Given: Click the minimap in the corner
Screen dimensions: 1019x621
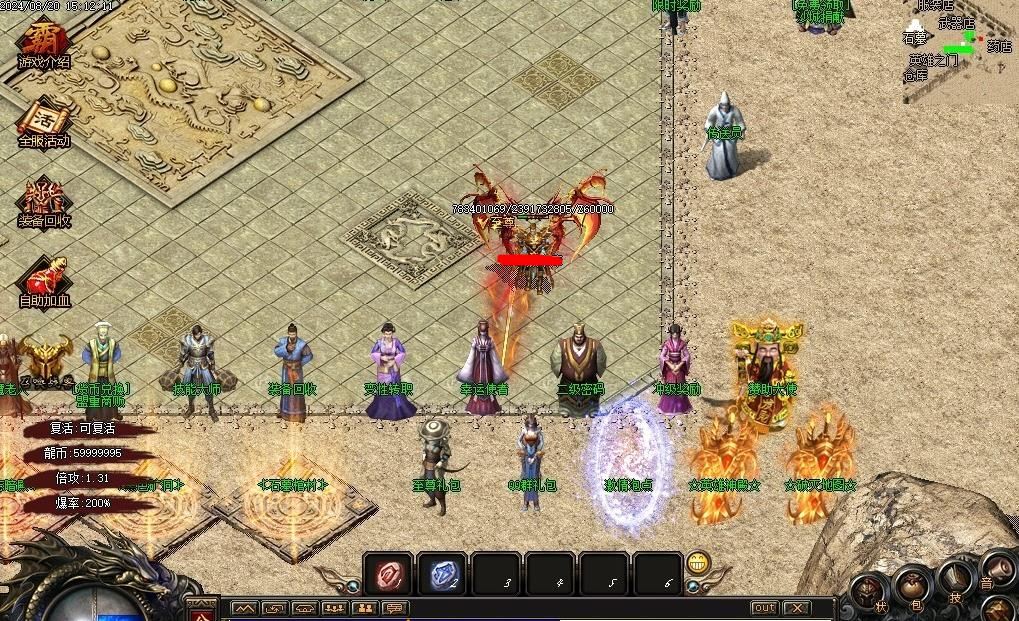Looking at the screenshot, I should pyautogui.click(x=960, y=45).
